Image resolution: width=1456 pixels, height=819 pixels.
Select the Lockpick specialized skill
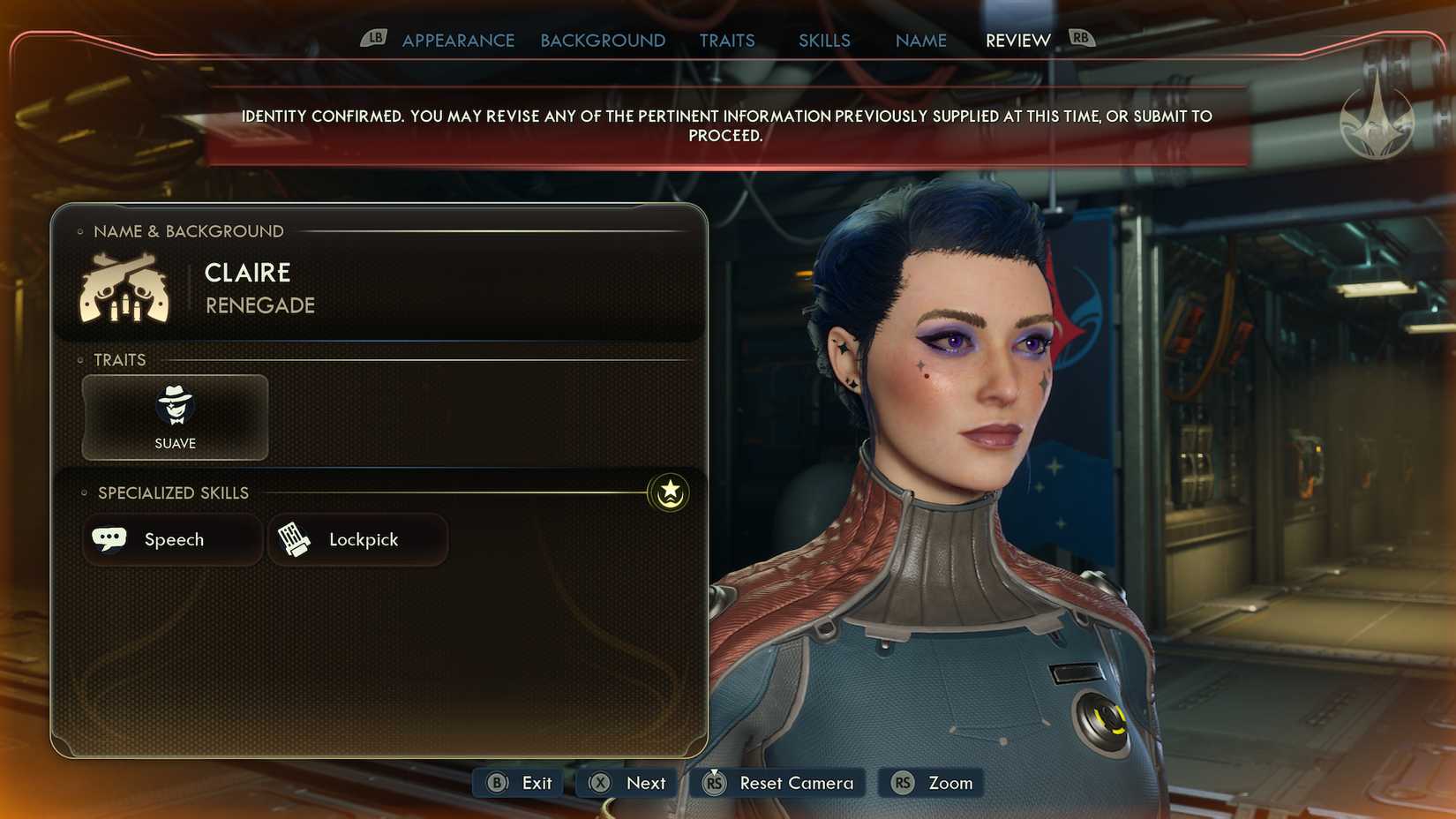pos(357,539)
